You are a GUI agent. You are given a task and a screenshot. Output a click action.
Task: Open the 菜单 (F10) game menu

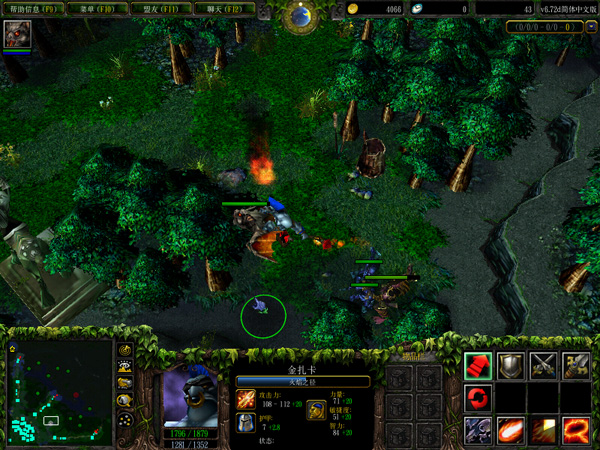pos(97,9)
